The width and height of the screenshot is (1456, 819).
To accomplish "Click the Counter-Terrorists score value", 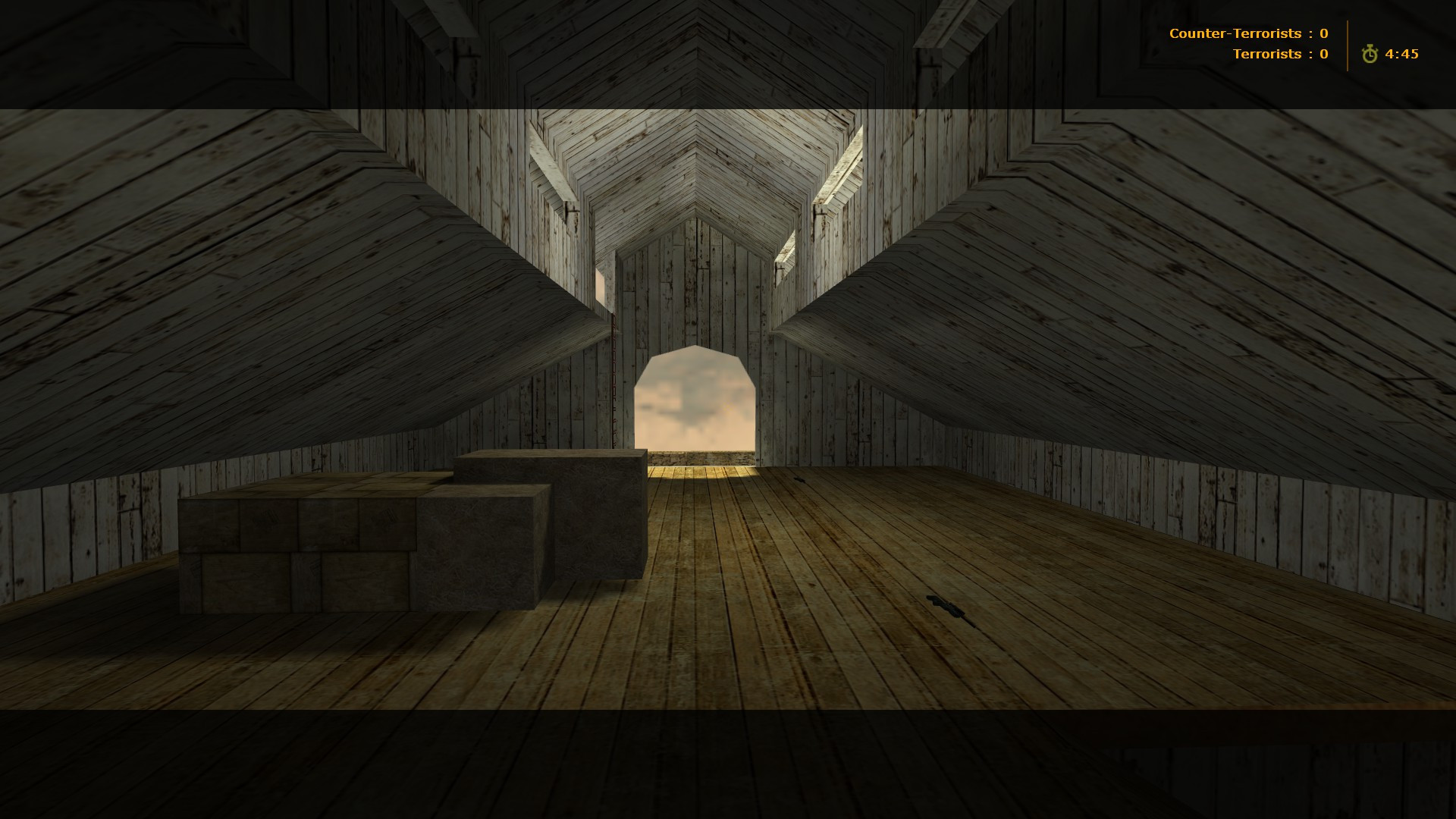I will [x=1323, y=33].
